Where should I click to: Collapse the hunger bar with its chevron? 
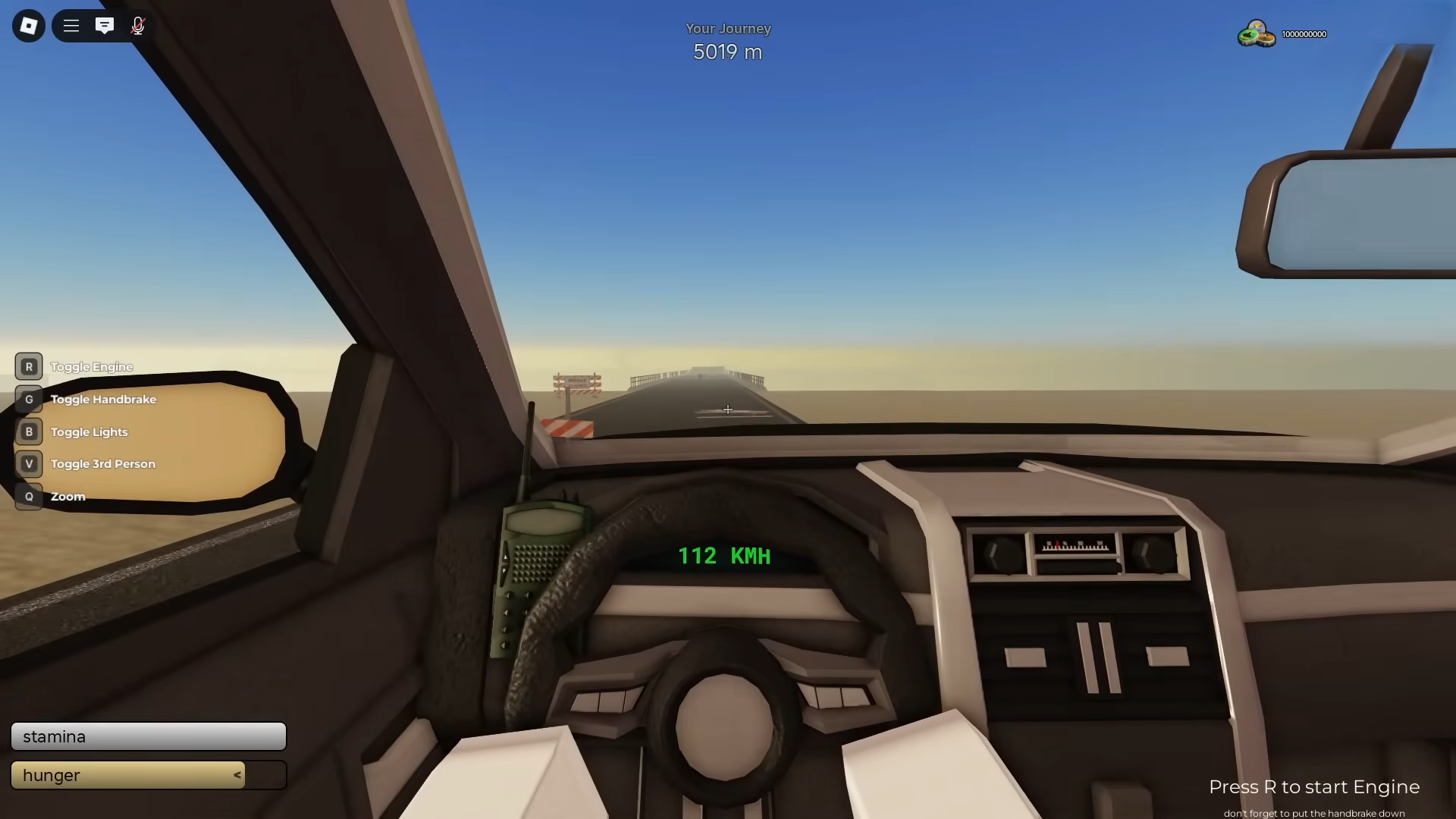tap(237, 775)
